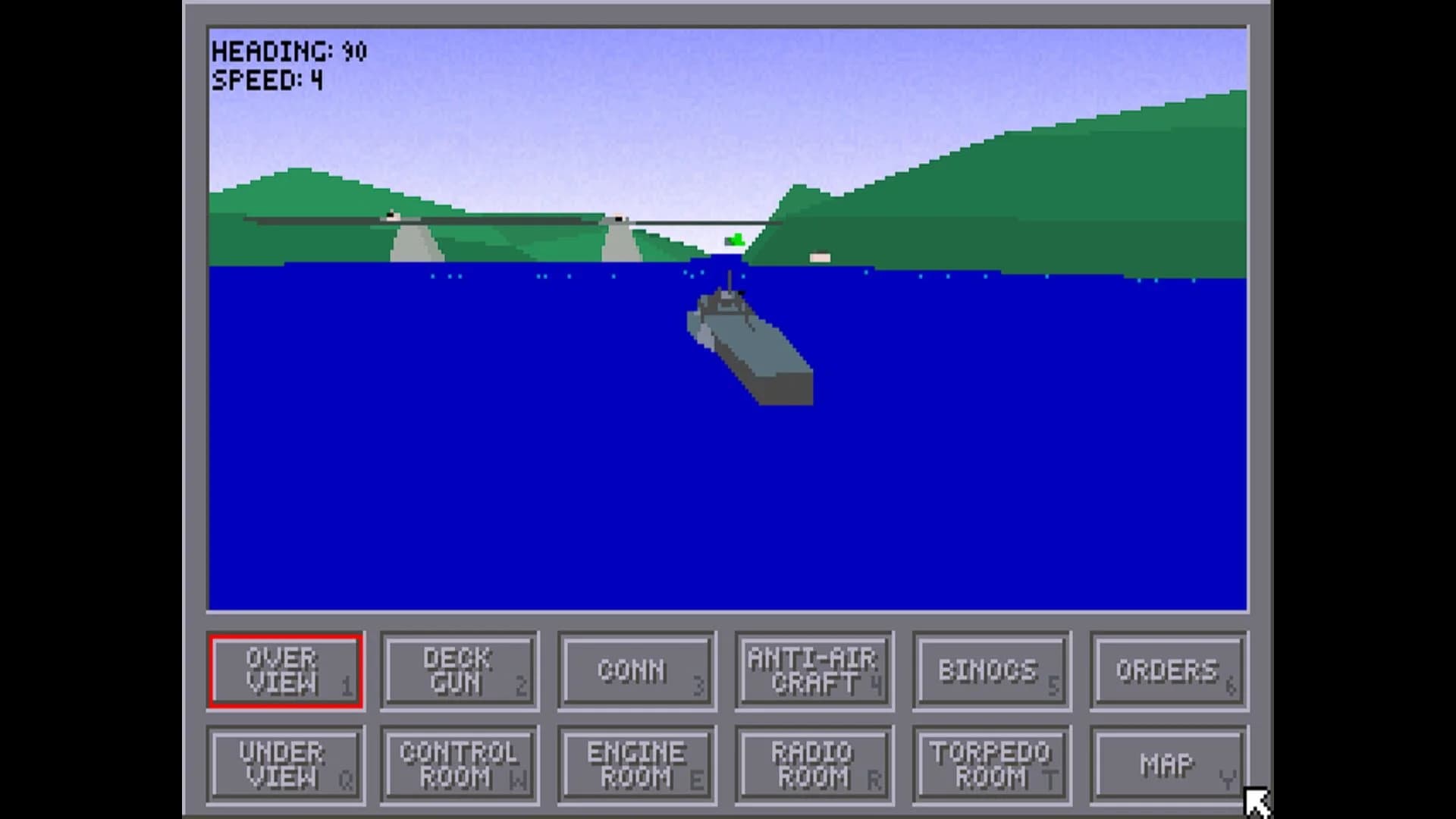Enter the Engine Room
The height and width of the screenshot is (819, 1456).
click(x=635, y=764)
